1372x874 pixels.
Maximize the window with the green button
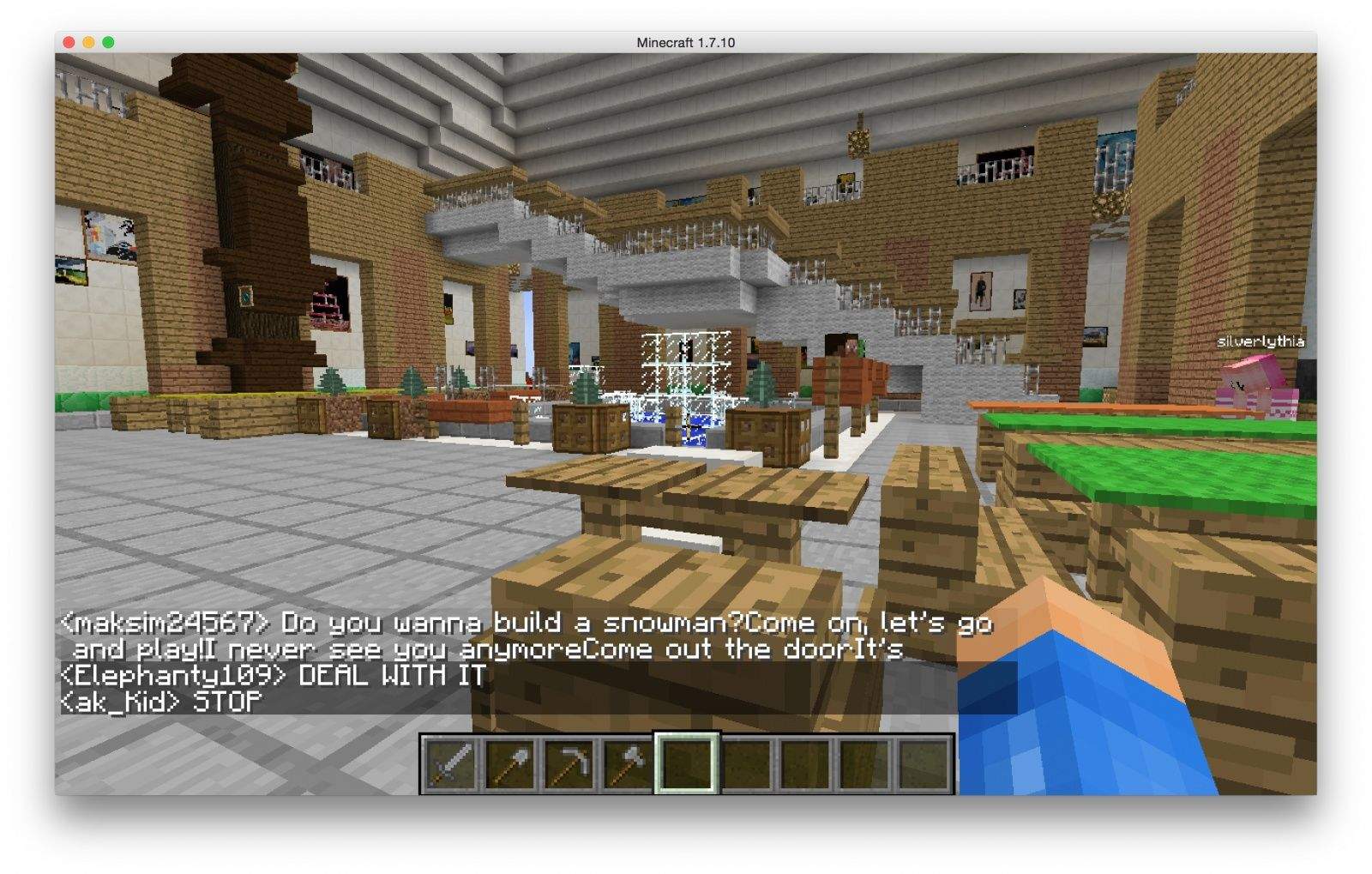[108, 42]
